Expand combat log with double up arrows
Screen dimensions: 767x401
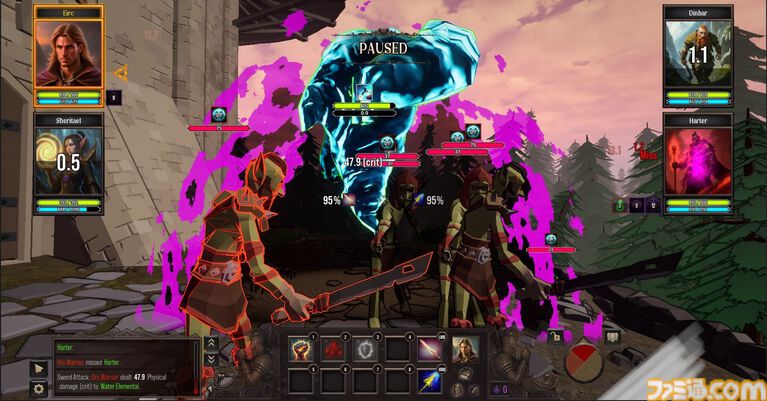click(x=212, y=343)
